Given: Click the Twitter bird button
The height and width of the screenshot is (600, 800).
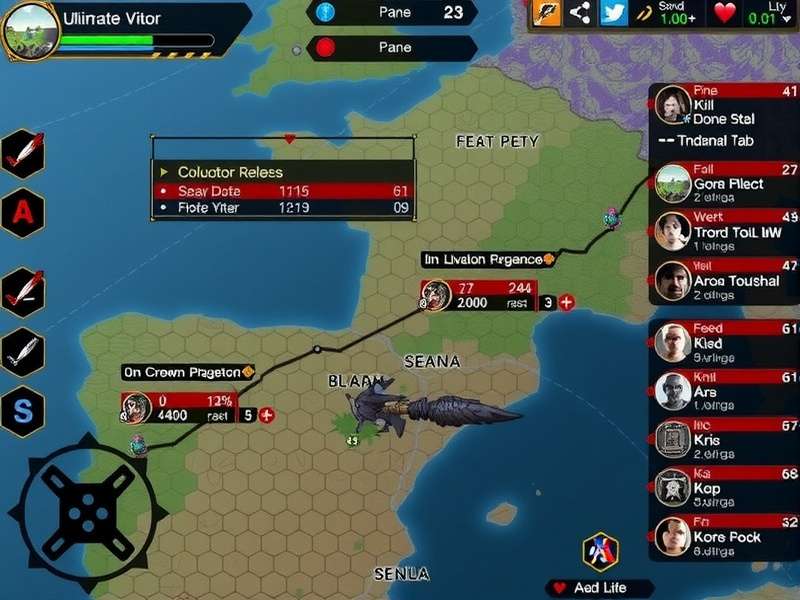Looking at the screenshot, I should [614, 13].
